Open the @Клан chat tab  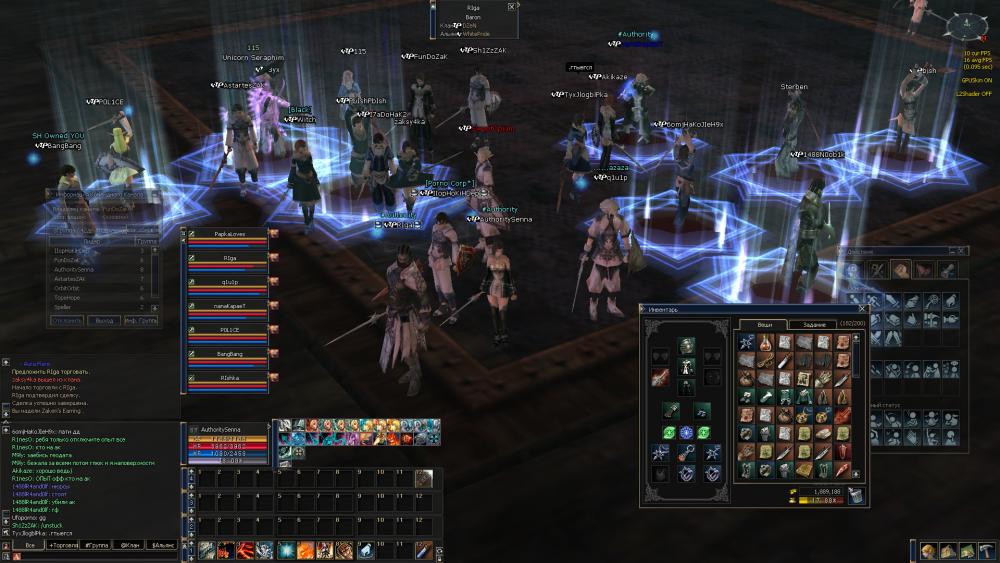click(130, 545)
